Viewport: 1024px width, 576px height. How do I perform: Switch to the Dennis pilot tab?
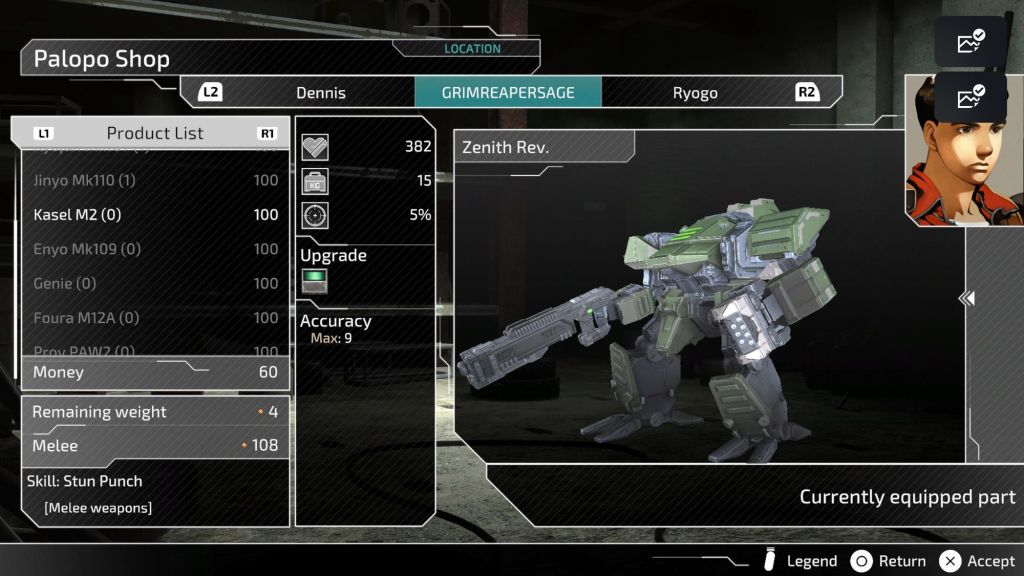coord(320,93)
